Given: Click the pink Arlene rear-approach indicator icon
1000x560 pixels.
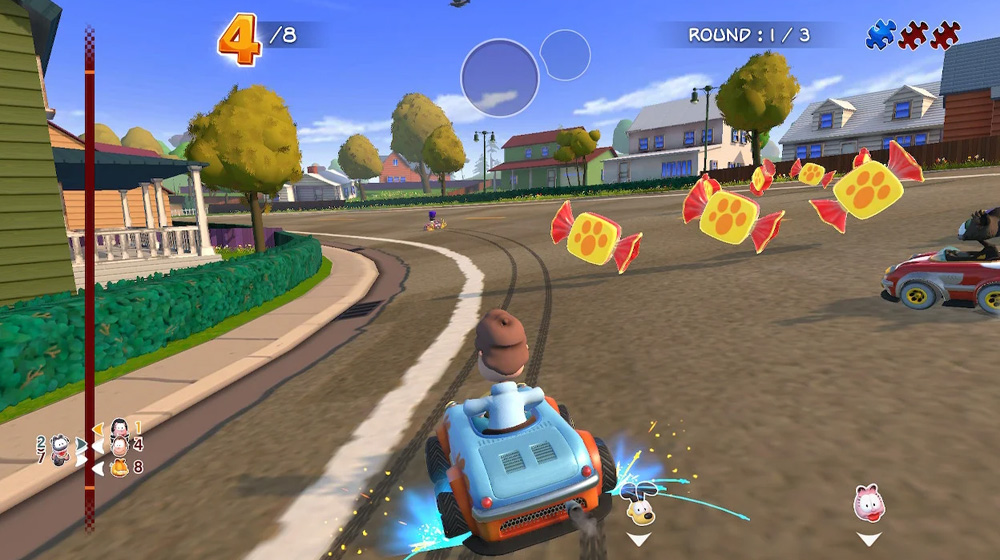Looking at the screenshot, I should tap(868, 503).
